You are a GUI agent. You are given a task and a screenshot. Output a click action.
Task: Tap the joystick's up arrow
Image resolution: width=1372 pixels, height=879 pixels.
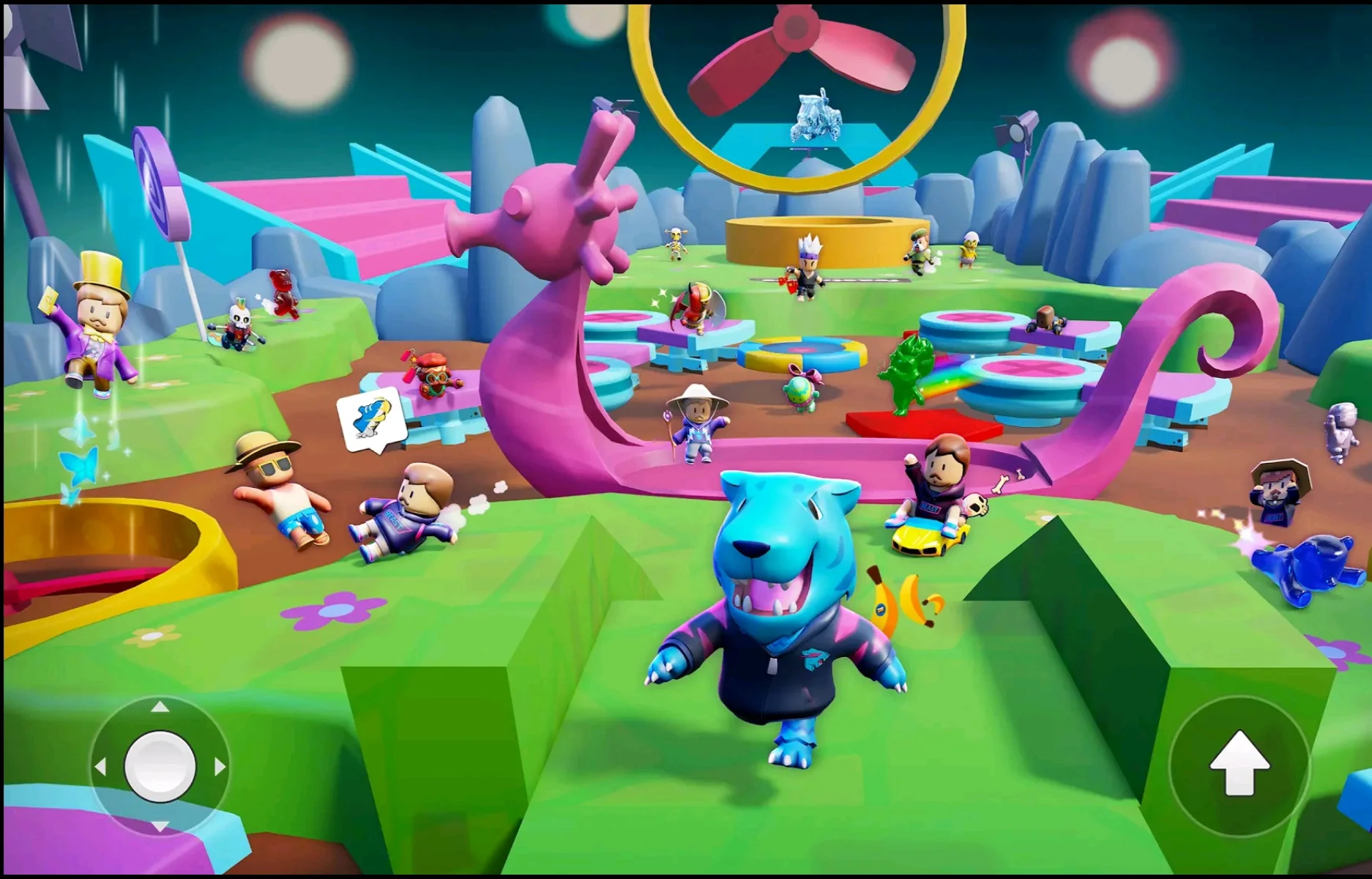(x=160, y=707)
